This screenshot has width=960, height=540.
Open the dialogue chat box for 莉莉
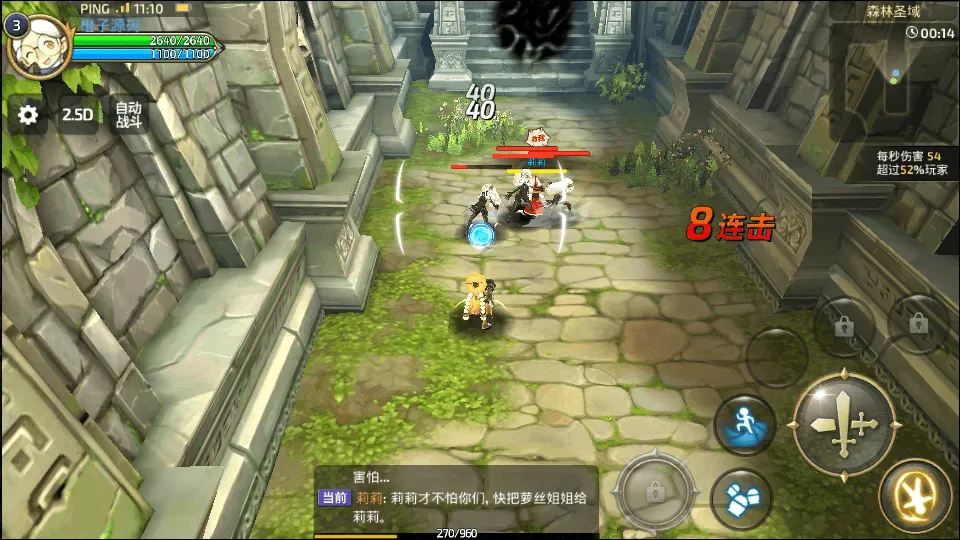pyautogui.click(x=457, y=498)
